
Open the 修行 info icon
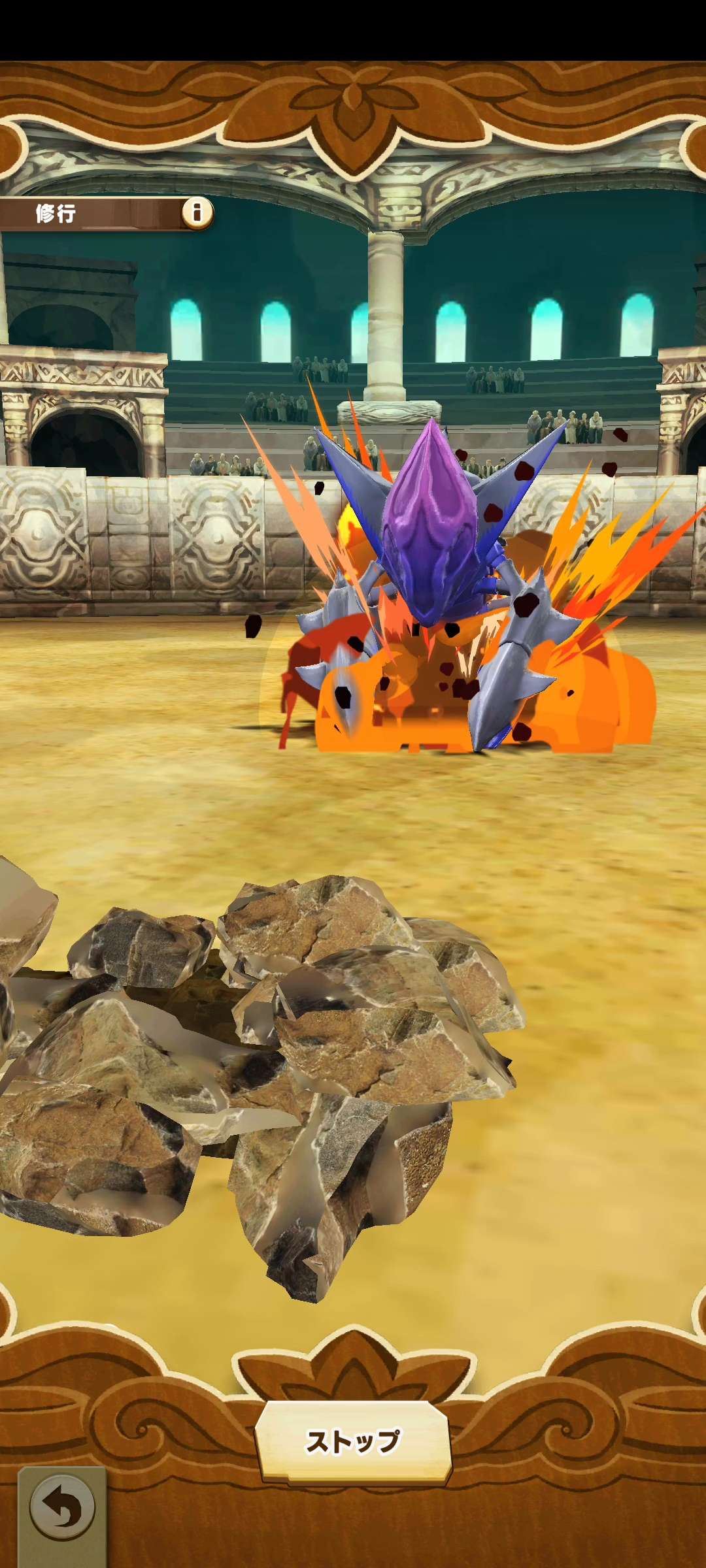[197, 212]
